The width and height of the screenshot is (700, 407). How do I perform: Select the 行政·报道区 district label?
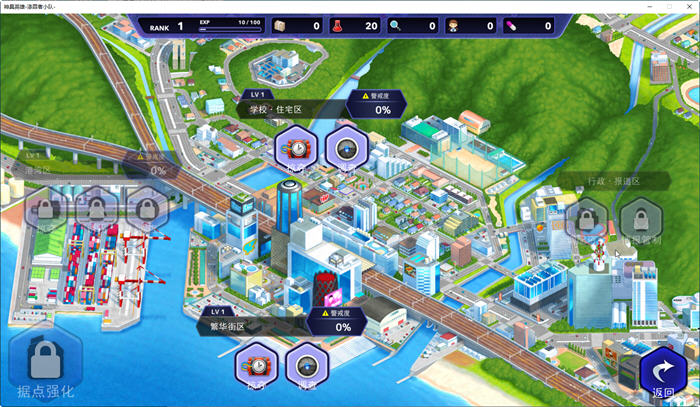point(613,181)
